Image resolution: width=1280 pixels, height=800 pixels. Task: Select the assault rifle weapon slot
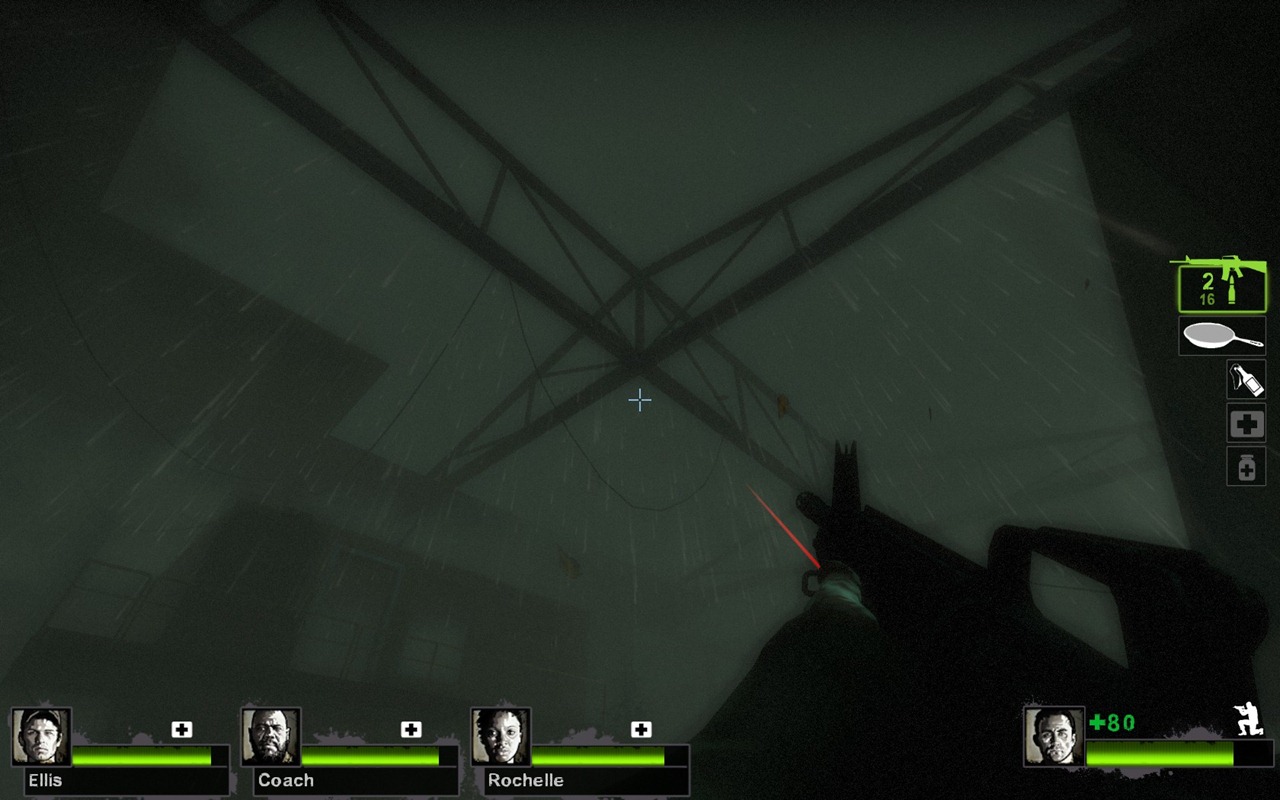click(x=1221, y=284)
